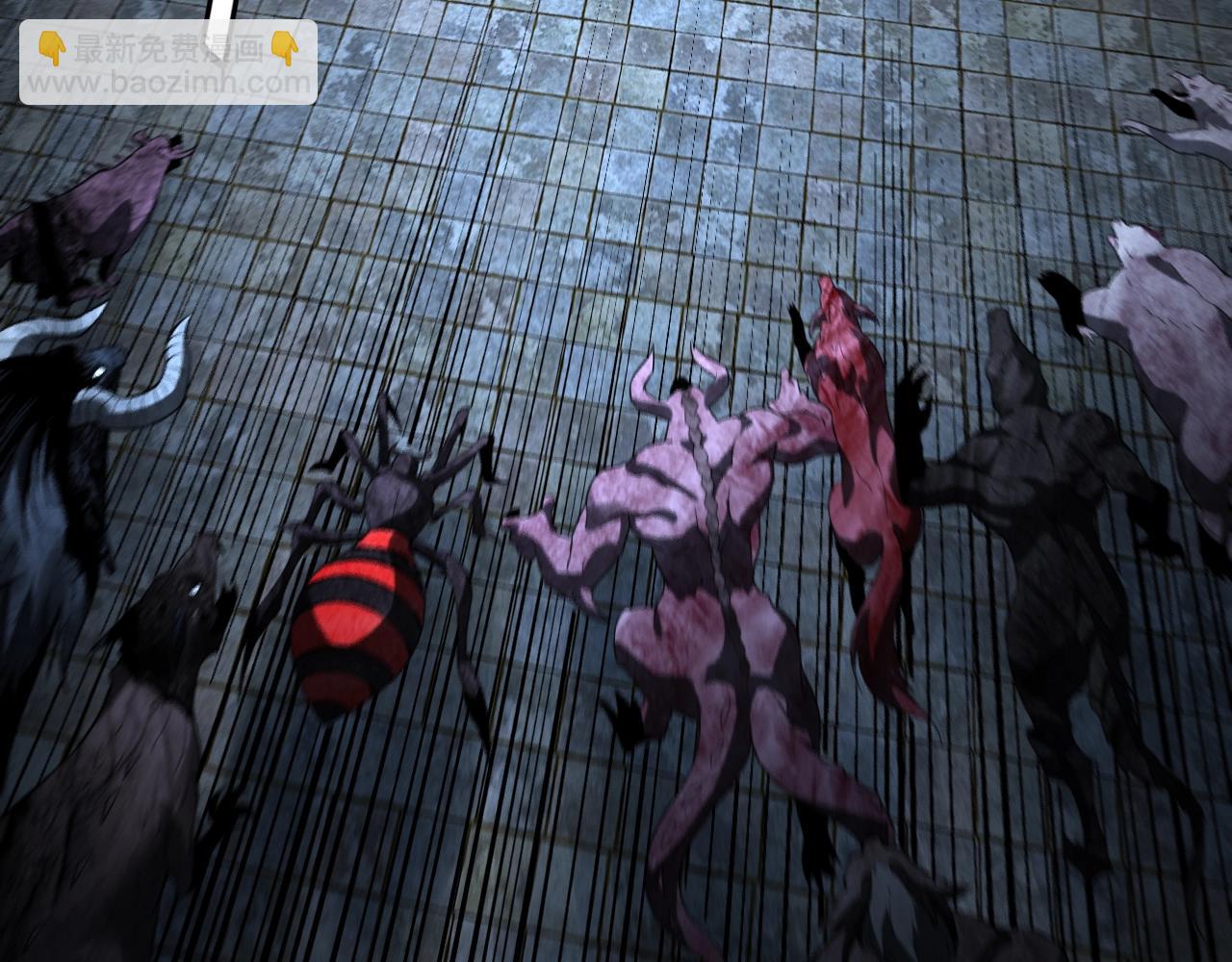Open the www.baozimh.com watermark banner link

click(168, 63)
